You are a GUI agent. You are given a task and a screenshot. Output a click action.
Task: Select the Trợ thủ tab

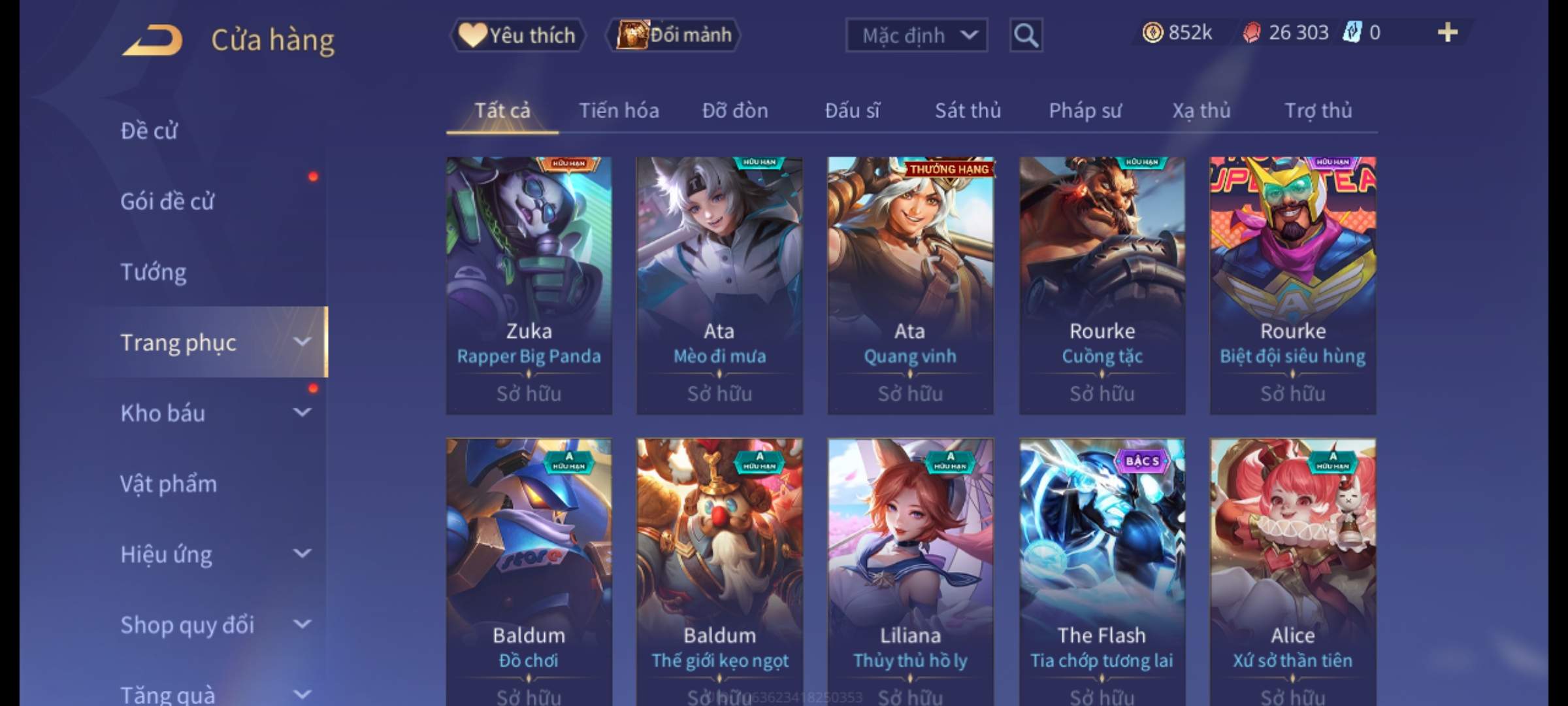tap(1318, 110)
